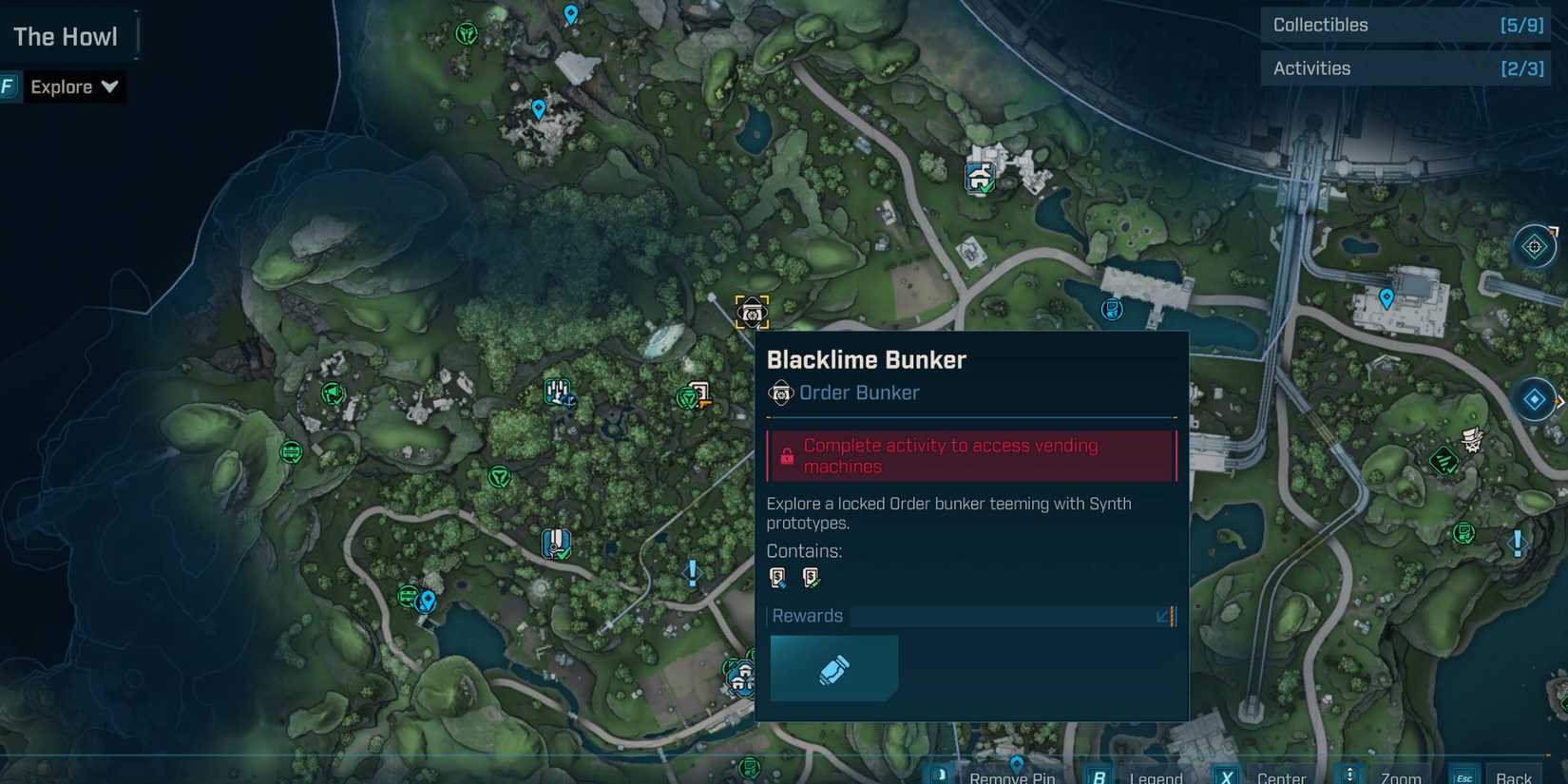Expand the Rewards section arrow

point(1161,617)
